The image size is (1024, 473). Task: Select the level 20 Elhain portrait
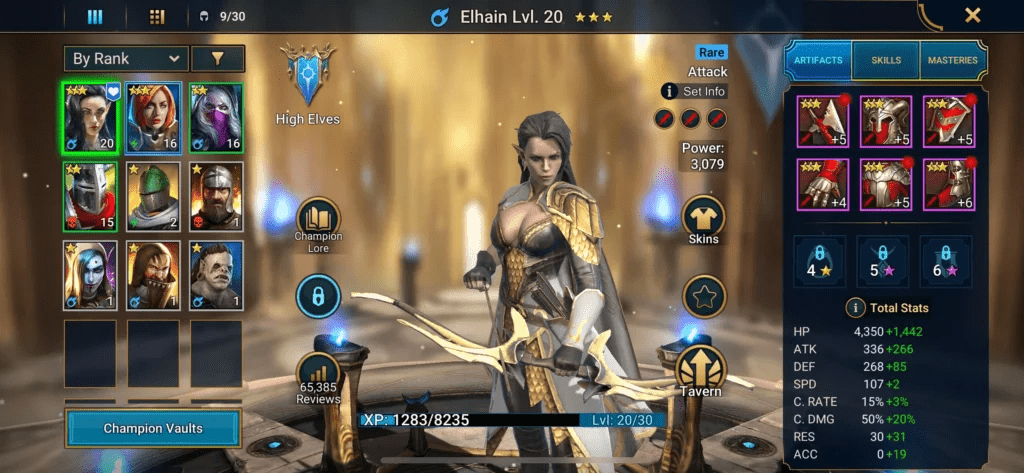pyautogui.click(x=90, y=115)
